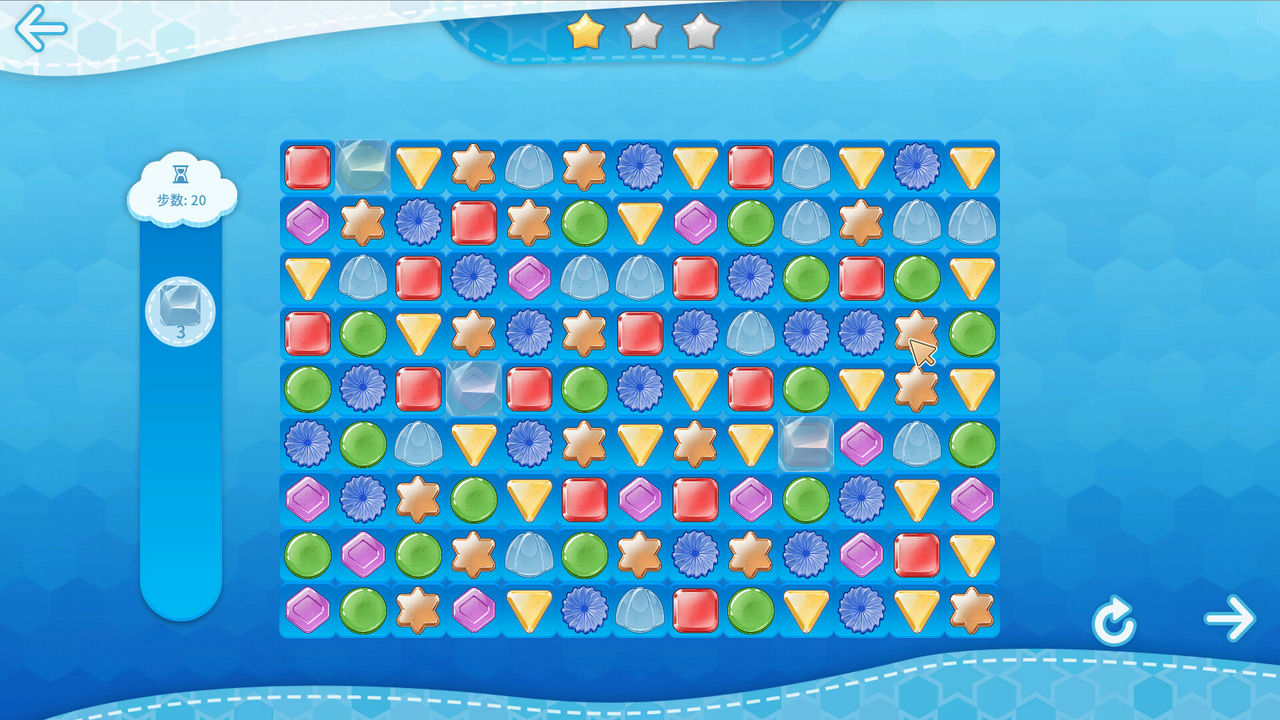Select the ice block between two red squares
The height and width of the screenshot is (720, 1280).
pos(474,388)
